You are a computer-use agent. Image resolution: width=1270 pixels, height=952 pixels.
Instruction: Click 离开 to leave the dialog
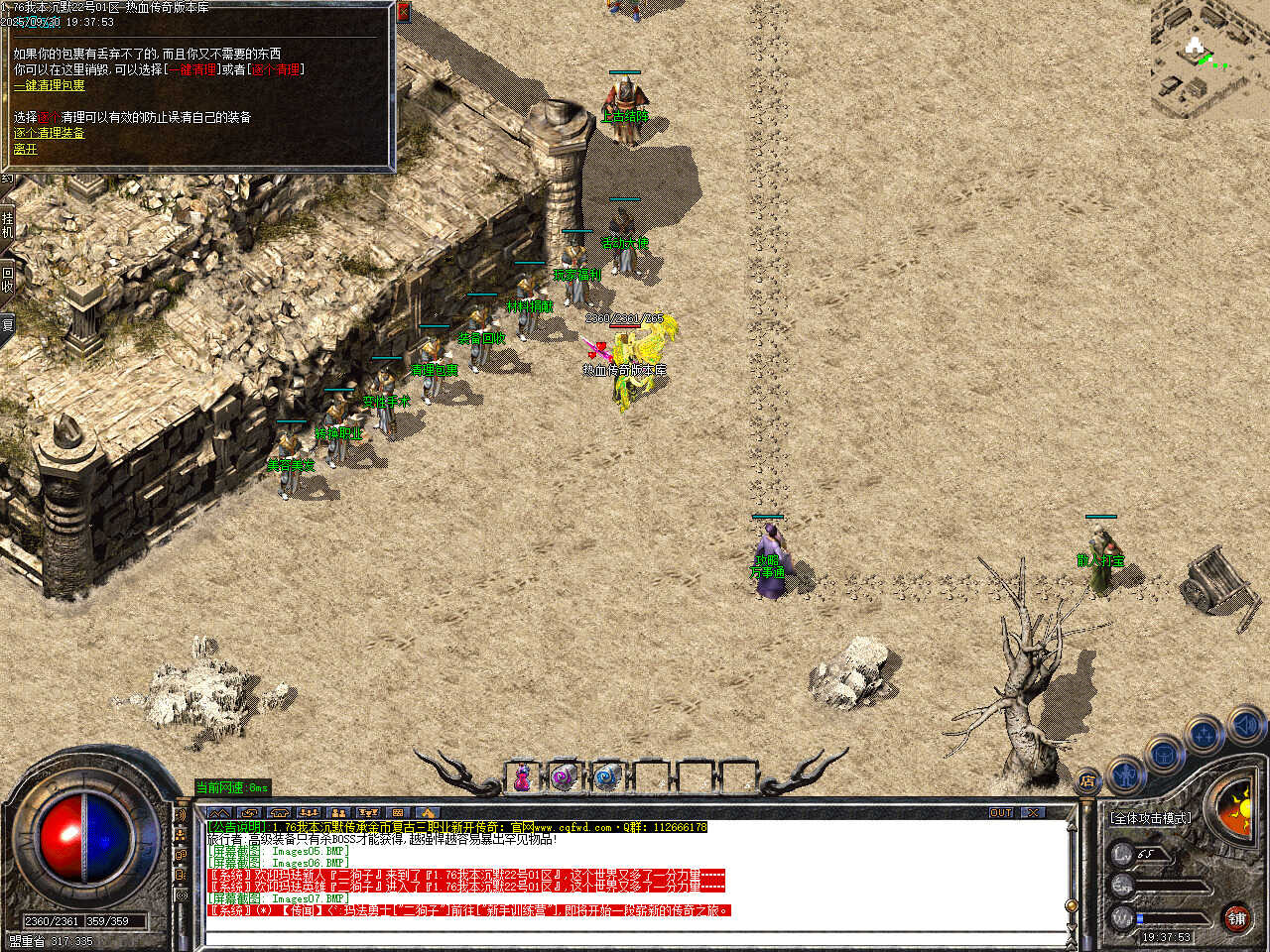pyautogui.click(x=25, y=149)
